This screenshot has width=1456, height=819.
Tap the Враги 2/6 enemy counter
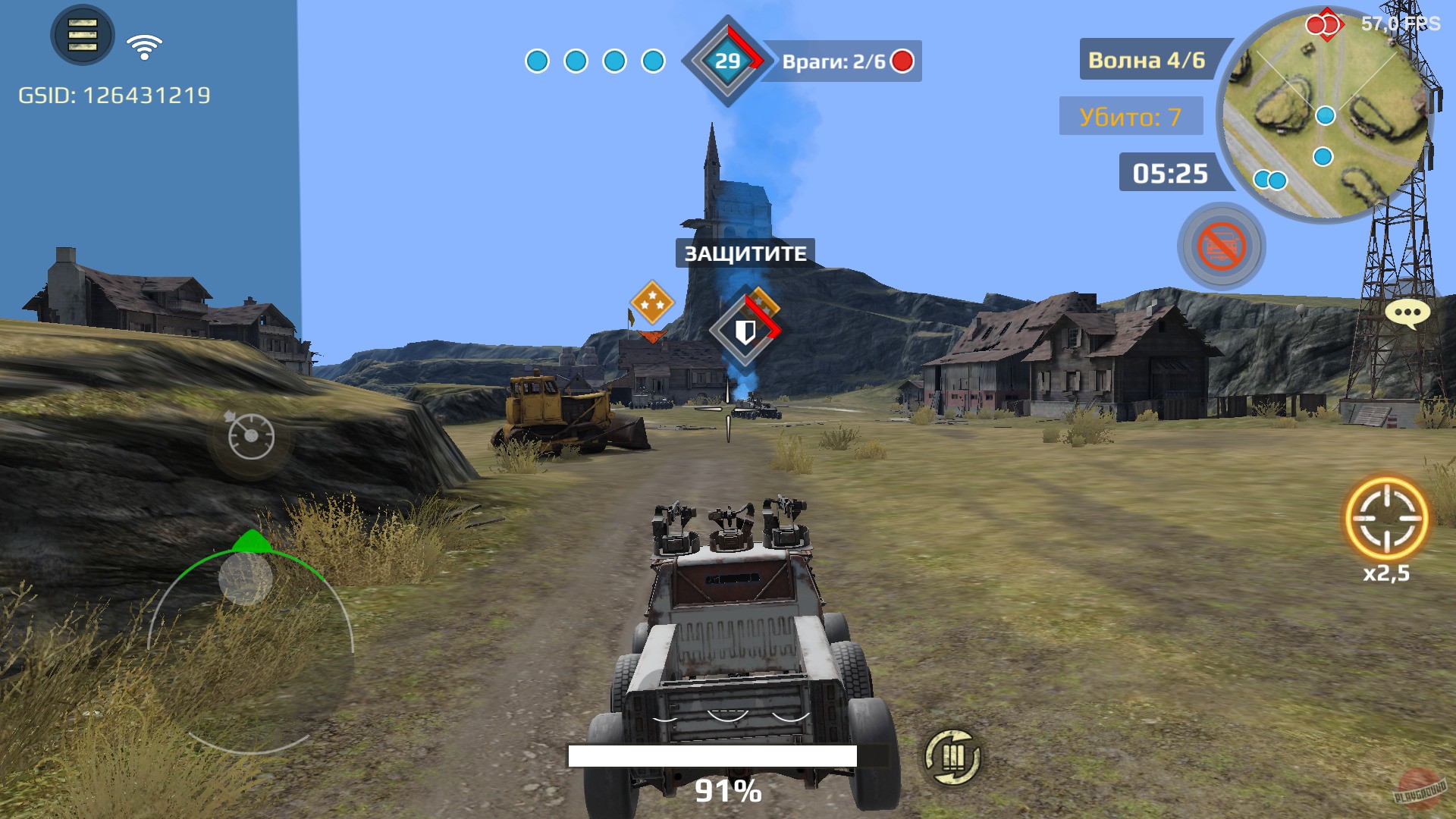(x=838, y=64)
